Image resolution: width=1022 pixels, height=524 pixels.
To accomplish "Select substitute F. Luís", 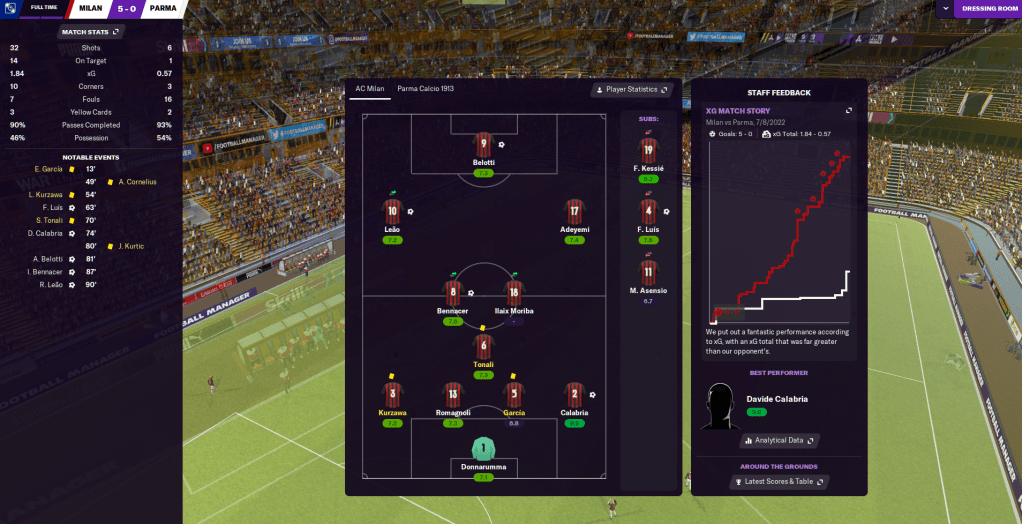I will pyautogui.click(x=648, y=213).
